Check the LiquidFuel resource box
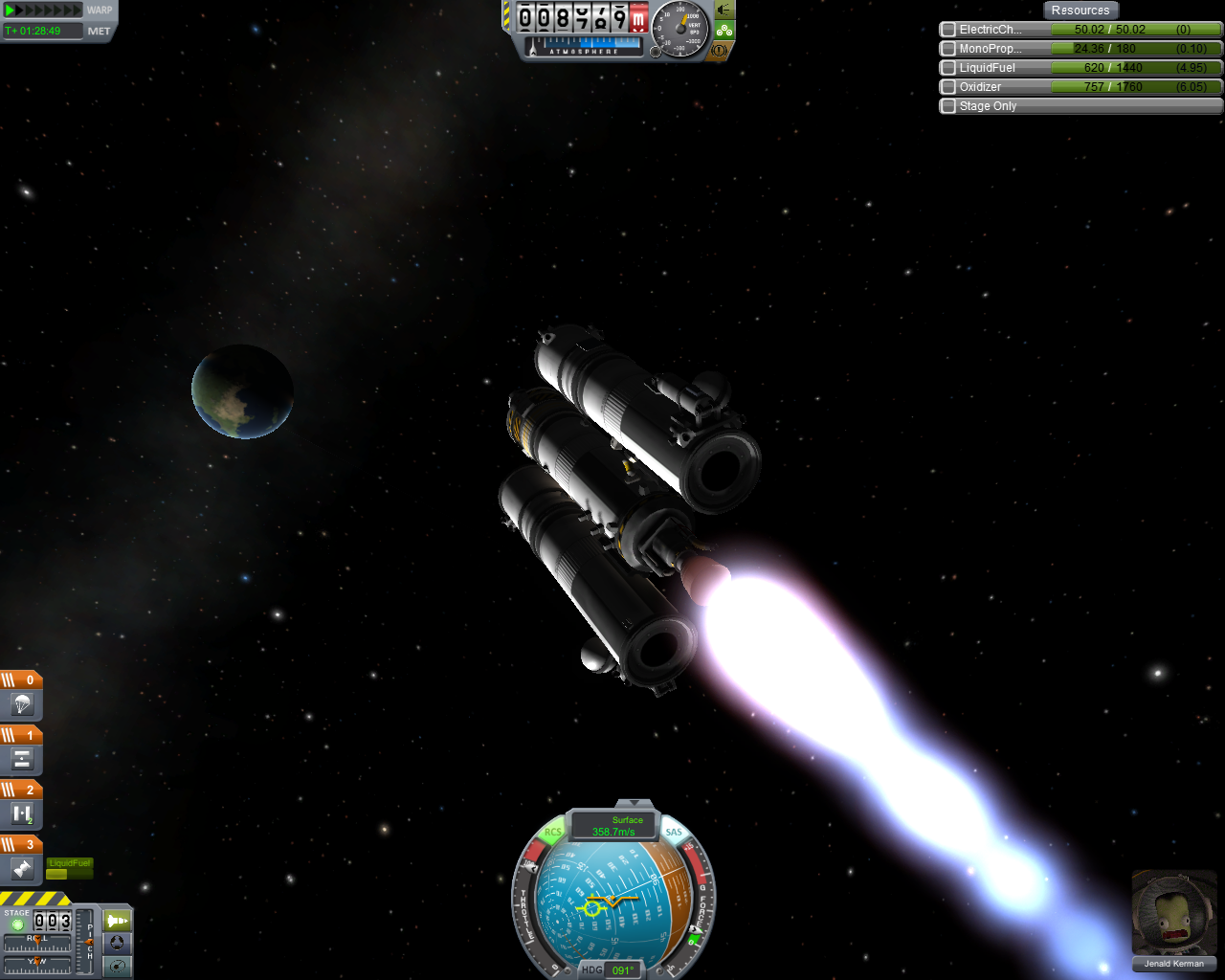Viewport: 1225px width, 980px height. coord(948,68)
